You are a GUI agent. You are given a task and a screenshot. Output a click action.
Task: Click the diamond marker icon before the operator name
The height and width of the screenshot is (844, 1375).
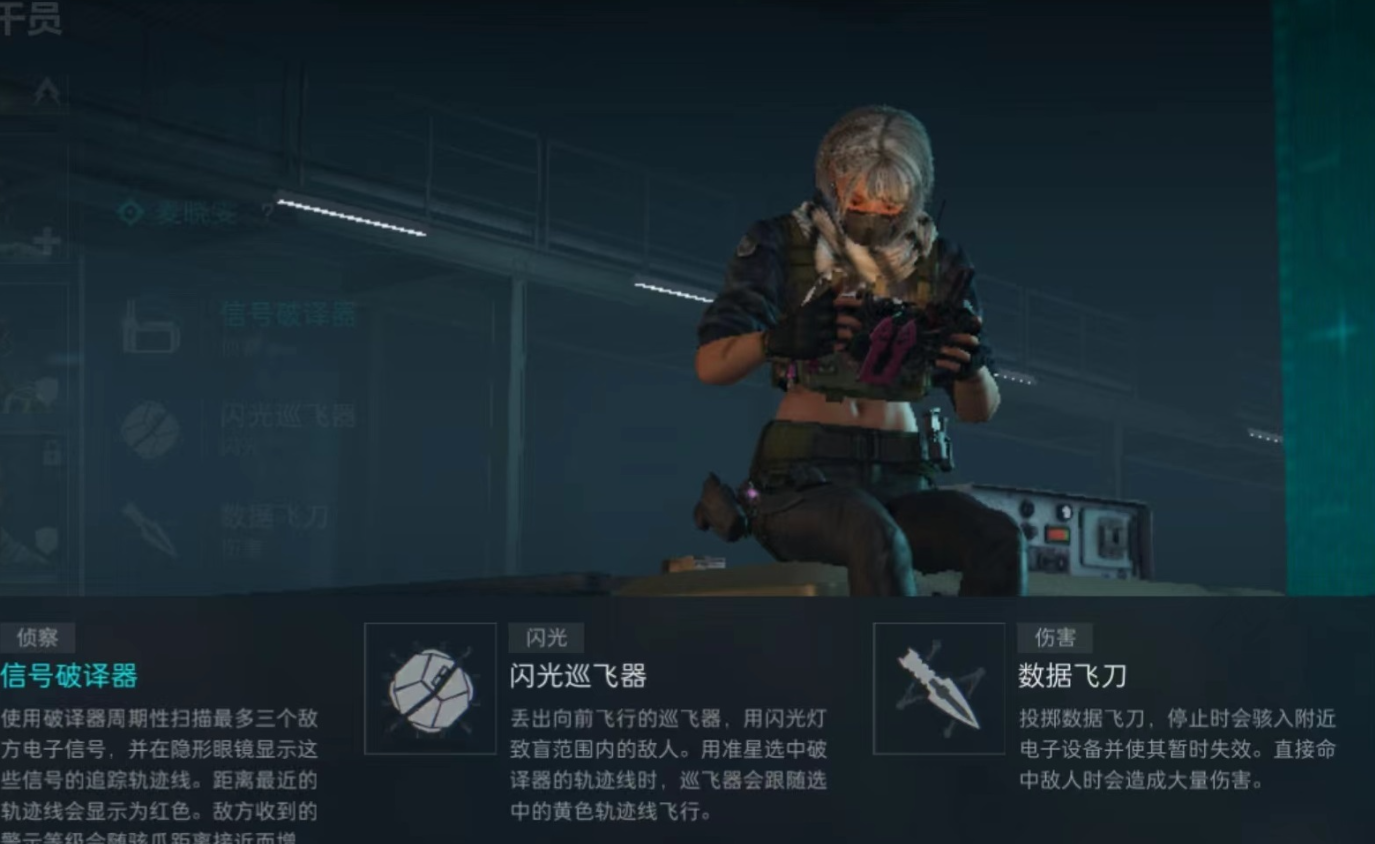[x=130, y=210]
